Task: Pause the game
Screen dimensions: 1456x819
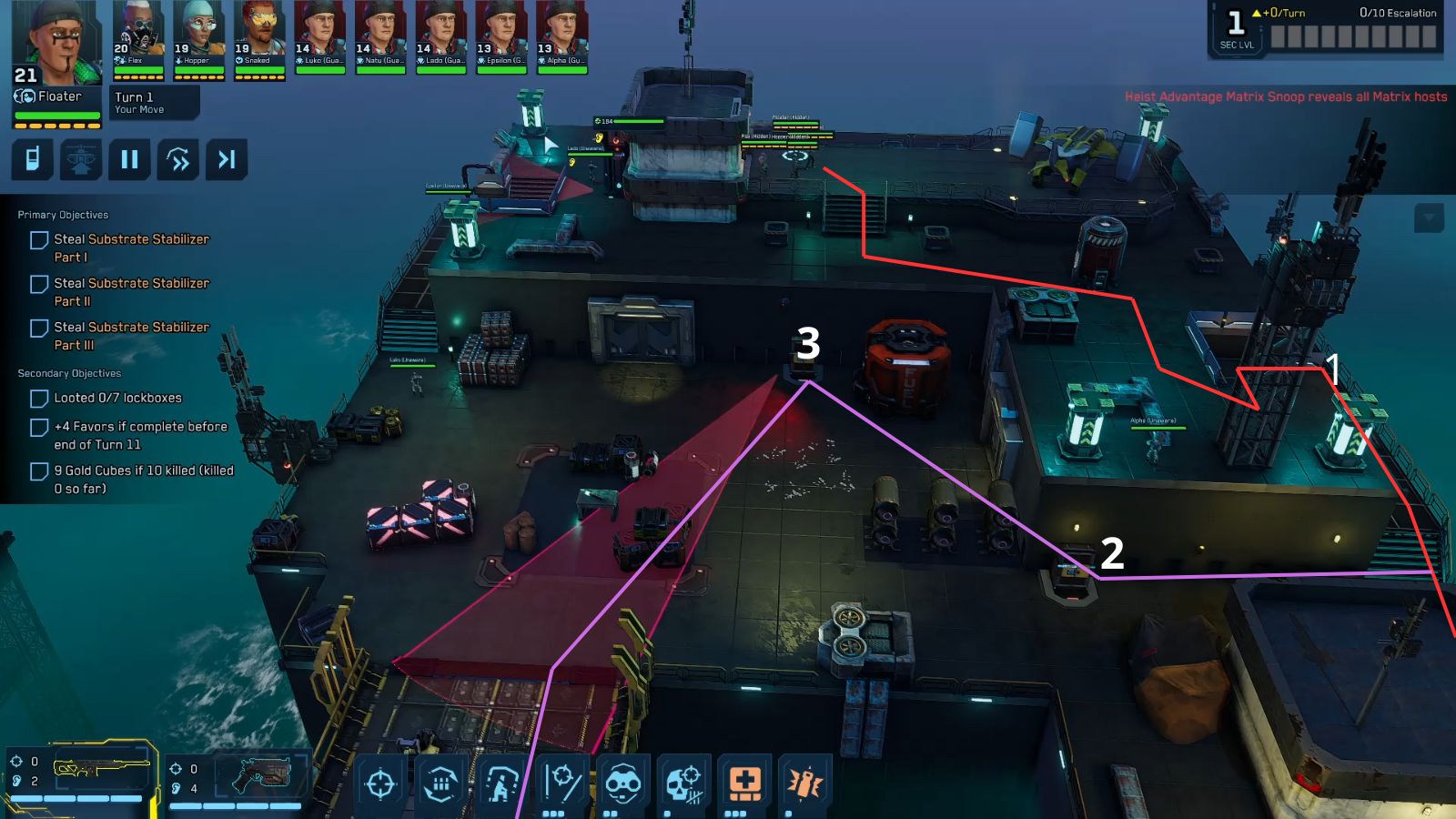Action: (129, 161)
